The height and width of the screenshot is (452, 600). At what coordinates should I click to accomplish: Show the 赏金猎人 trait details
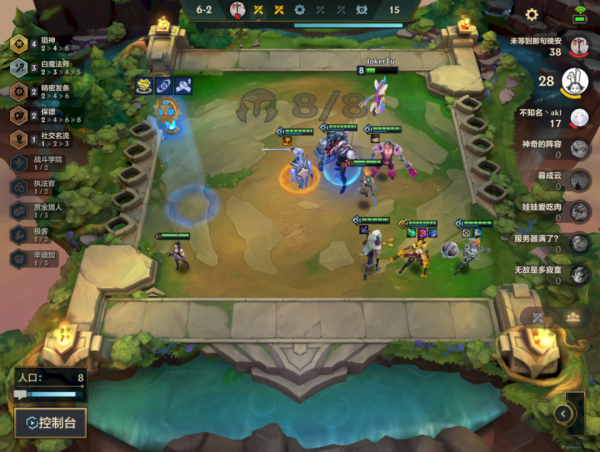coord(45,209)
